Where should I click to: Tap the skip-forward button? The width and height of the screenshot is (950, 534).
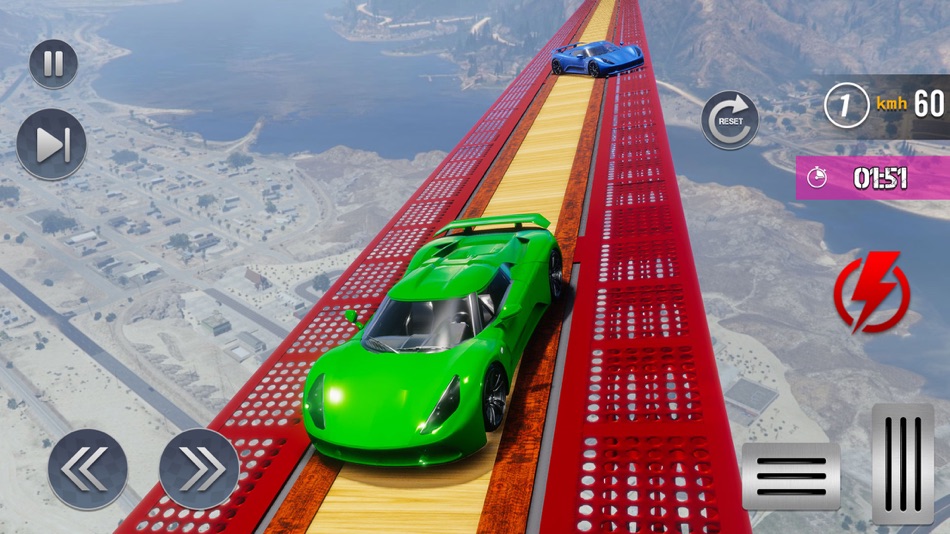point(51,144)
